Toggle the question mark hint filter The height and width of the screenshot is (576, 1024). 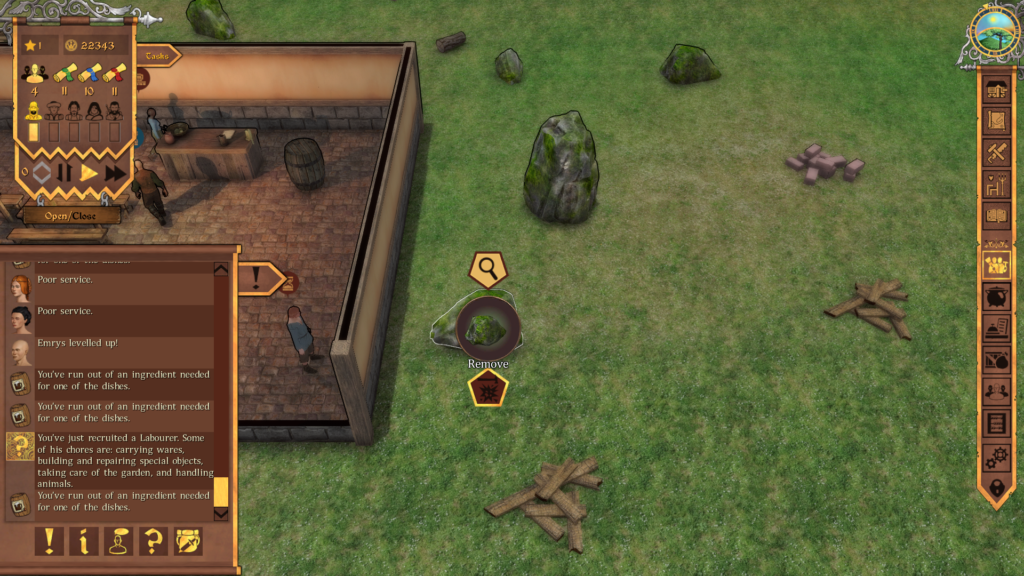tap(154, 541)
